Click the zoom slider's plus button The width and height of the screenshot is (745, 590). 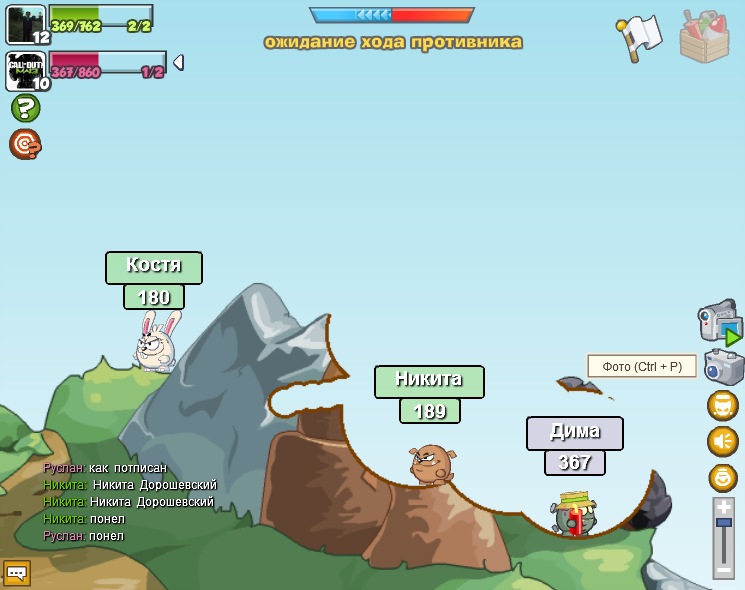click(723, 508)
